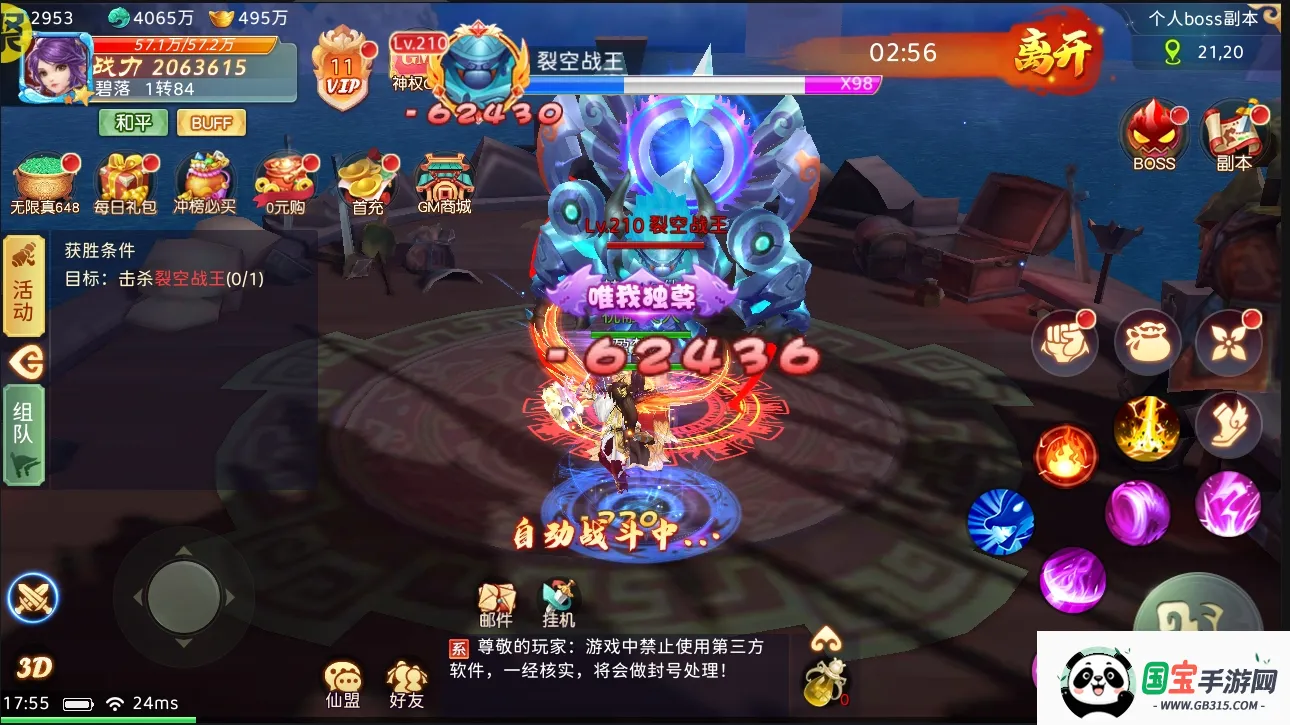Switch to the 组队 team tab
The width and height of the screenshot is (1290, 725).
tap(22, 430)
